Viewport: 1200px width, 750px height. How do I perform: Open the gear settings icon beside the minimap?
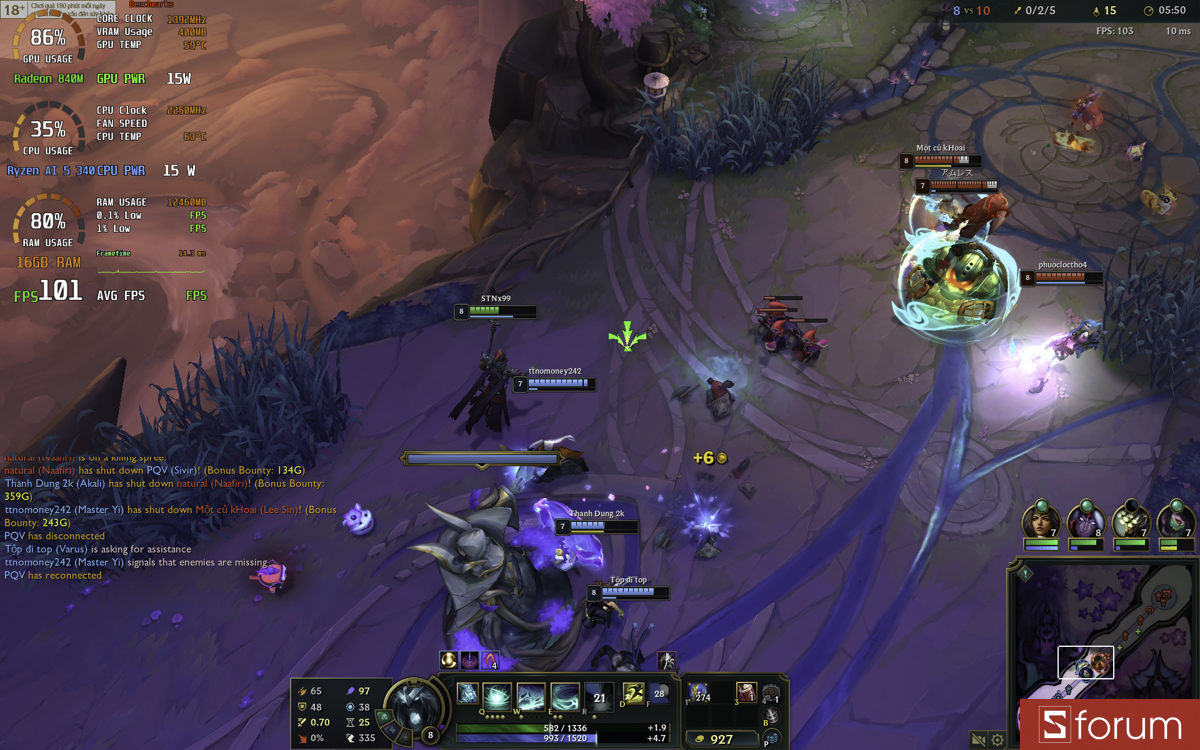click(x=997, y=740)
